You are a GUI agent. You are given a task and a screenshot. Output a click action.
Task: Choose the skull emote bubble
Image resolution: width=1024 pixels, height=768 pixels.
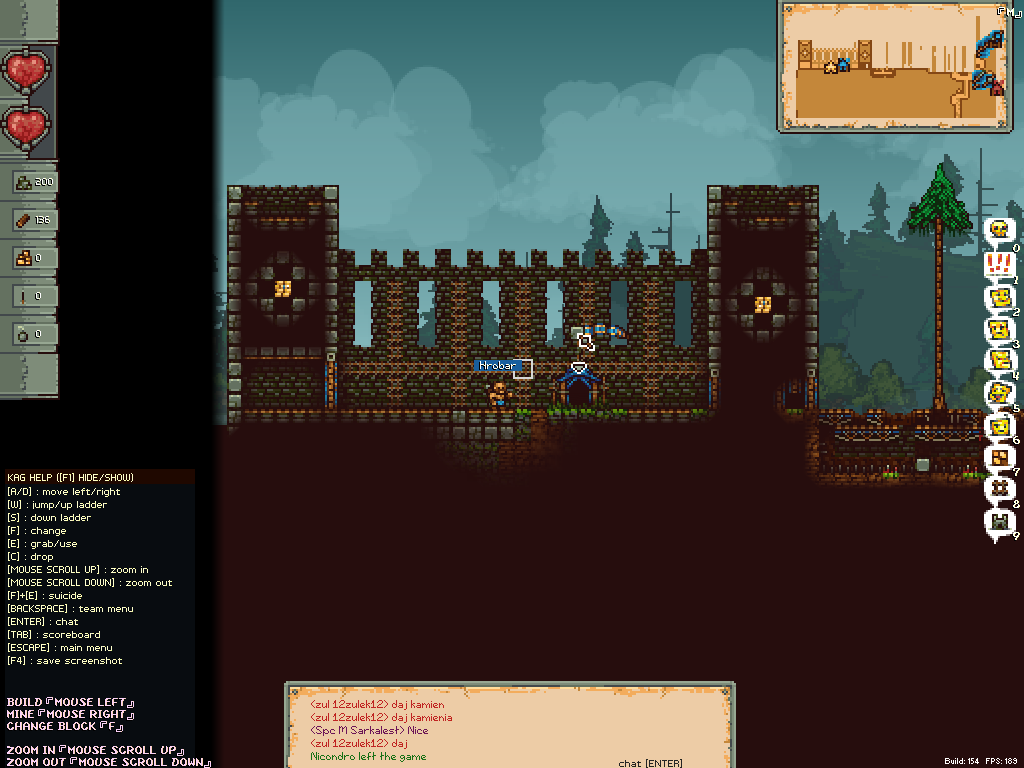click(x=998, y=231)
